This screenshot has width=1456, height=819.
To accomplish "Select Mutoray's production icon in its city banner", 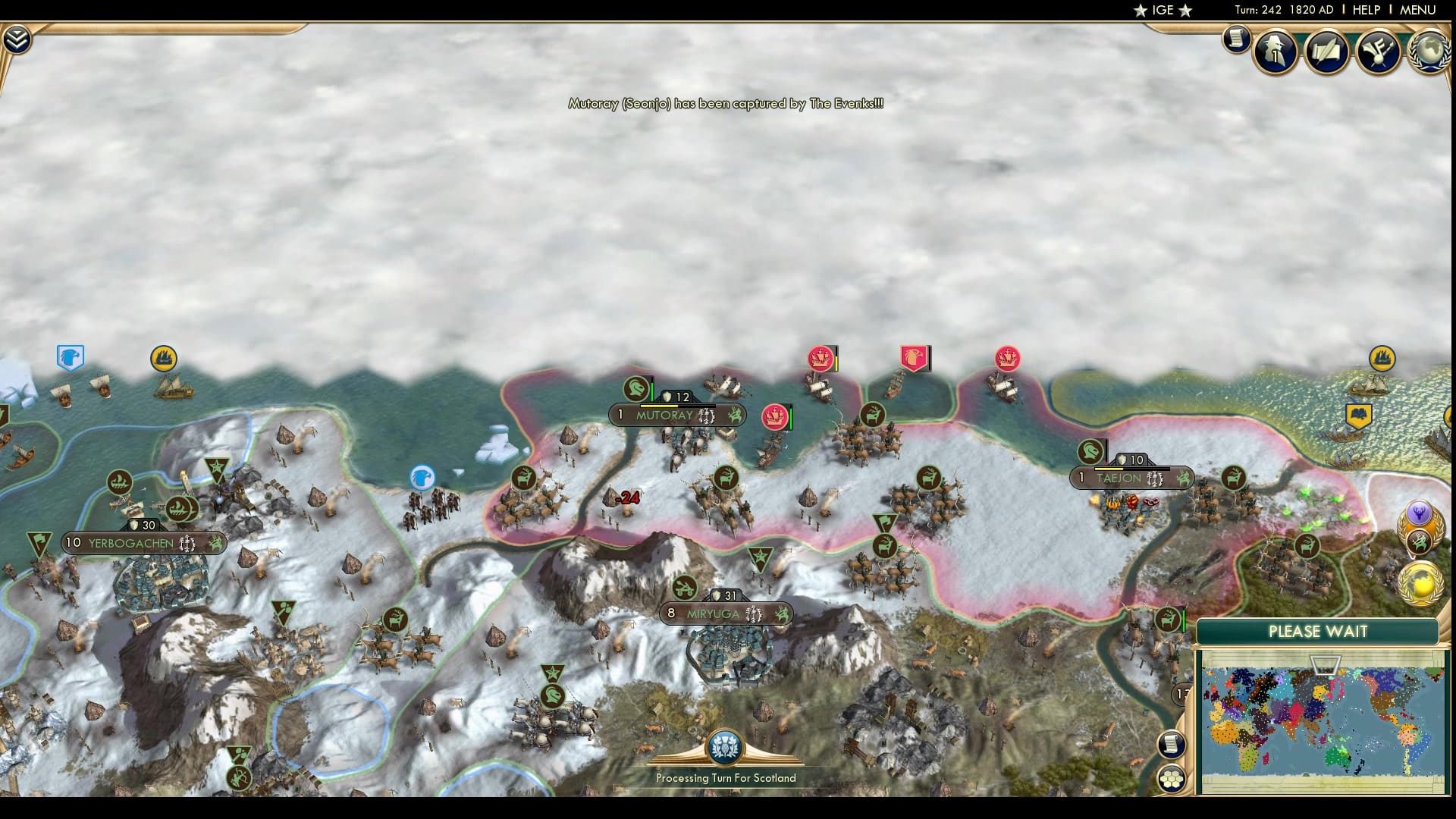I will point(705,416).
